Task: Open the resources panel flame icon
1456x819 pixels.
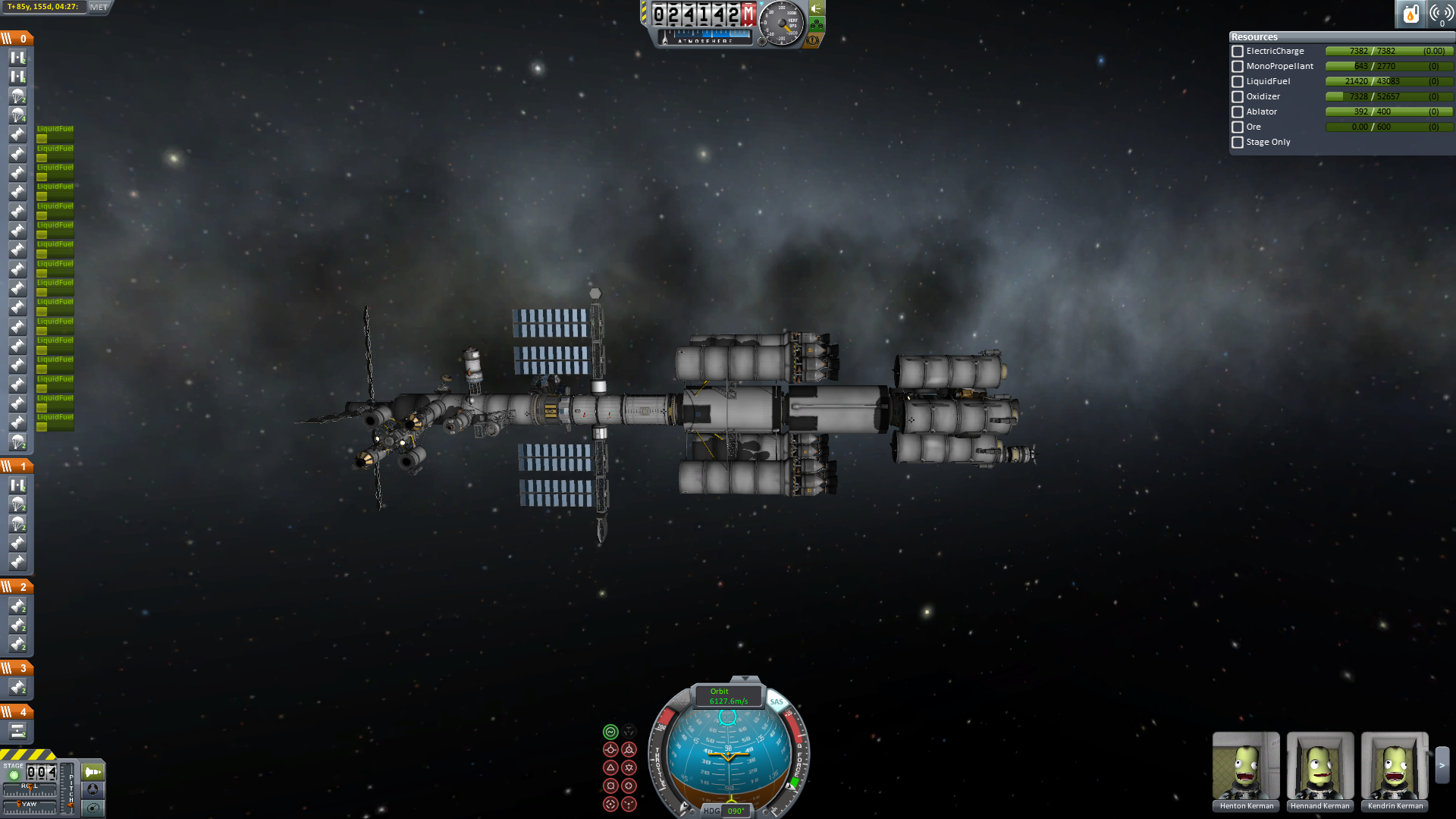Action: coord(1410,14)
